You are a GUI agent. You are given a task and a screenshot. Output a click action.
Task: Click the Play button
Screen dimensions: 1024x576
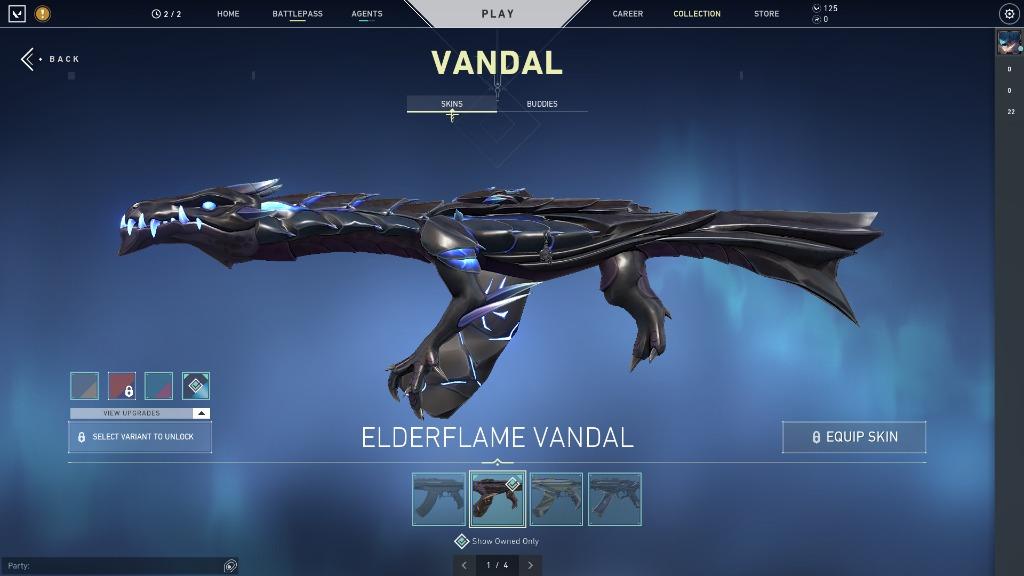point(497,14)
